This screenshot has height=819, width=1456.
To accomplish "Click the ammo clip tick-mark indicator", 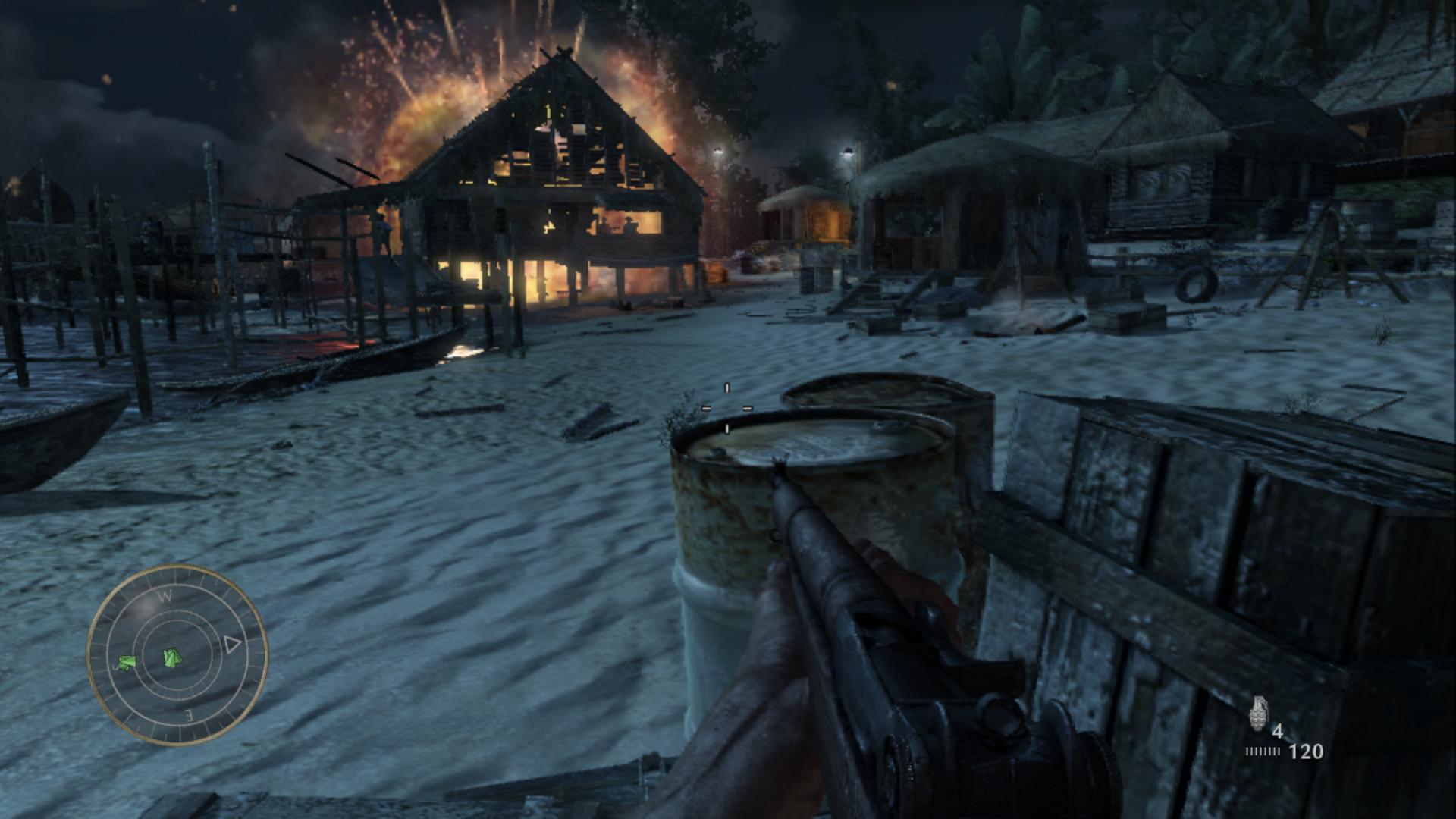I will point(1263,751).
